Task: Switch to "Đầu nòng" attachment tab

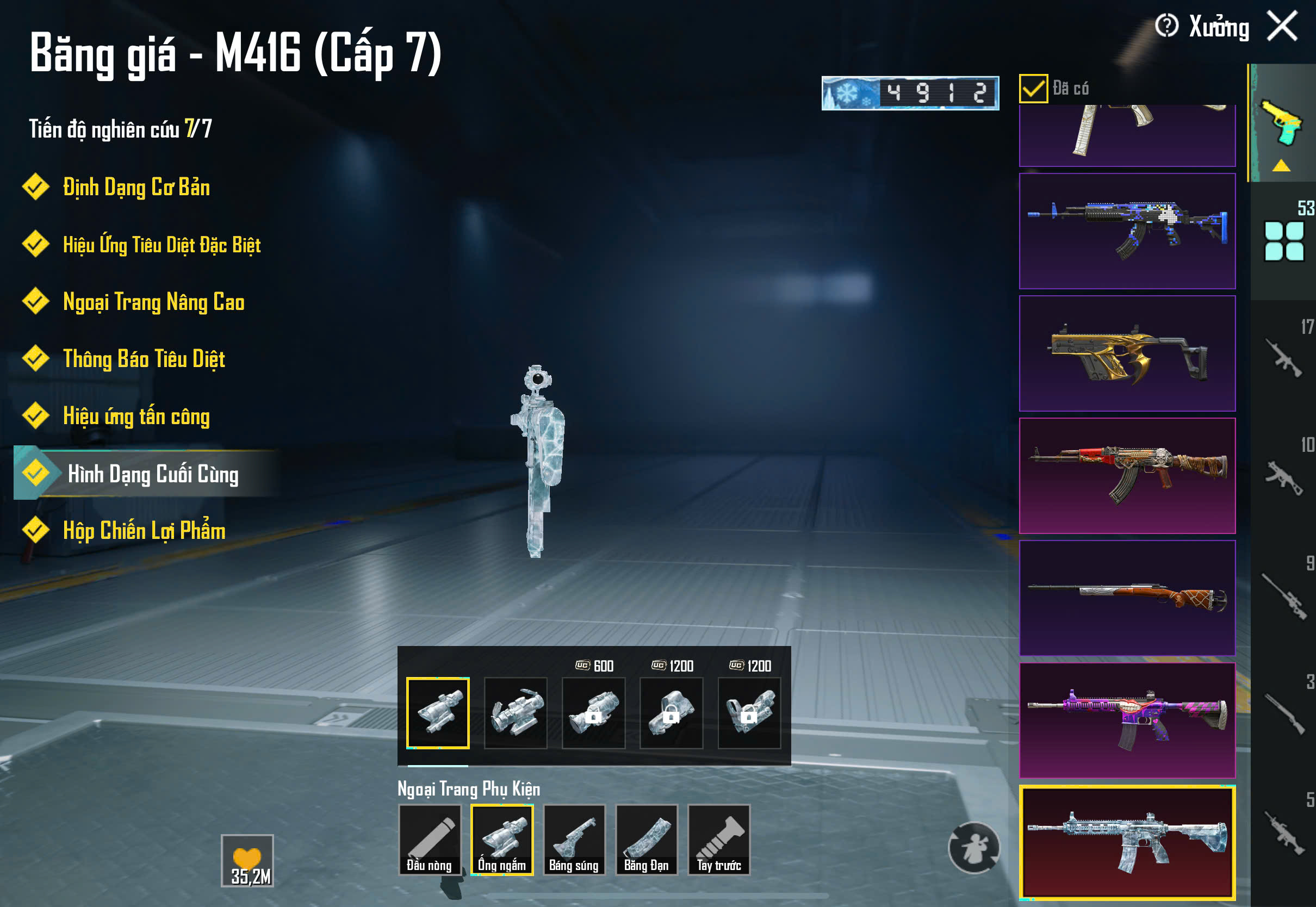Action: pos(429,840)
